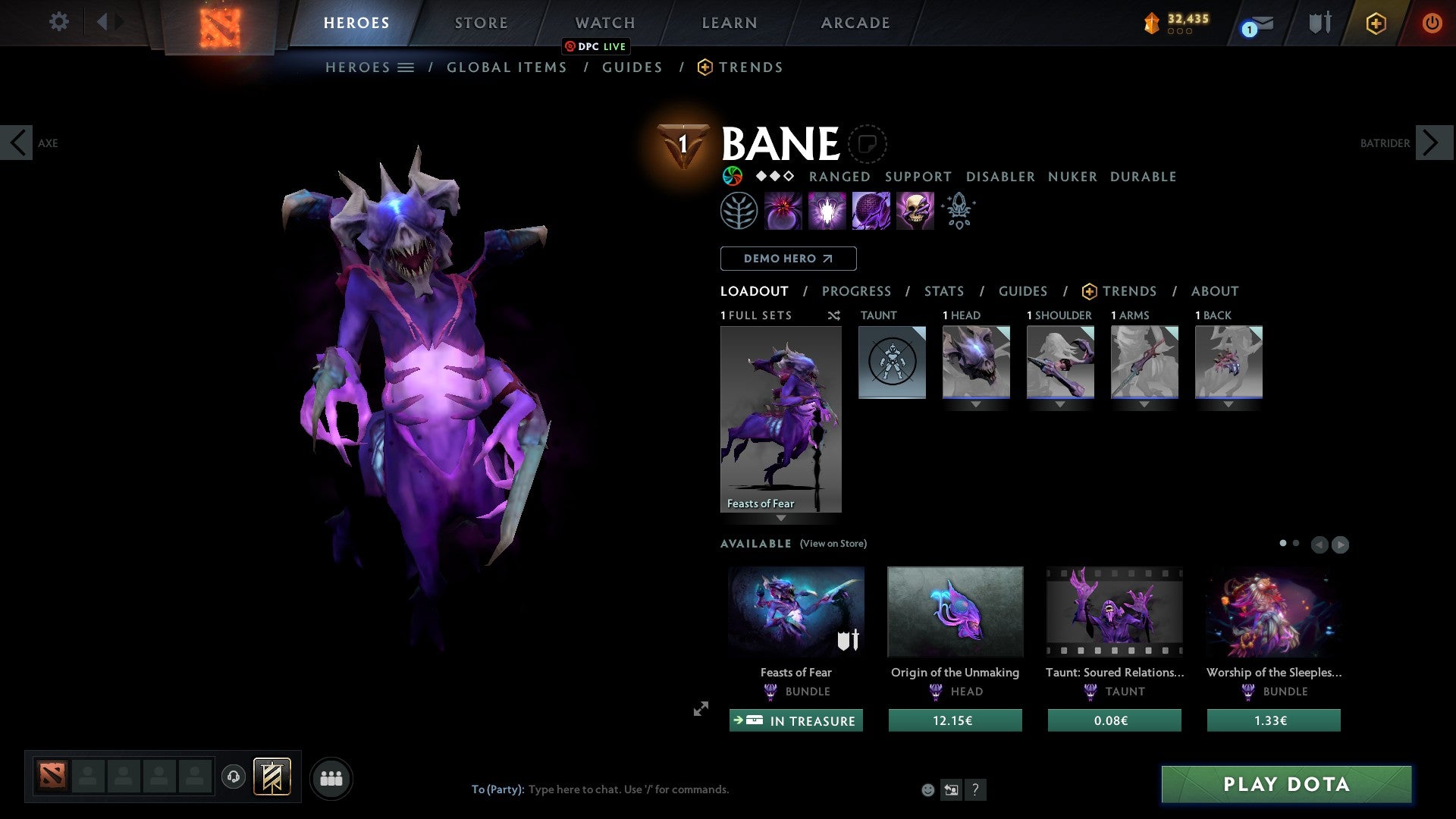Open the Aghanim's upgrades icon beside abilities
This screenshot has height=819, width=1456.
coord(958,210)
